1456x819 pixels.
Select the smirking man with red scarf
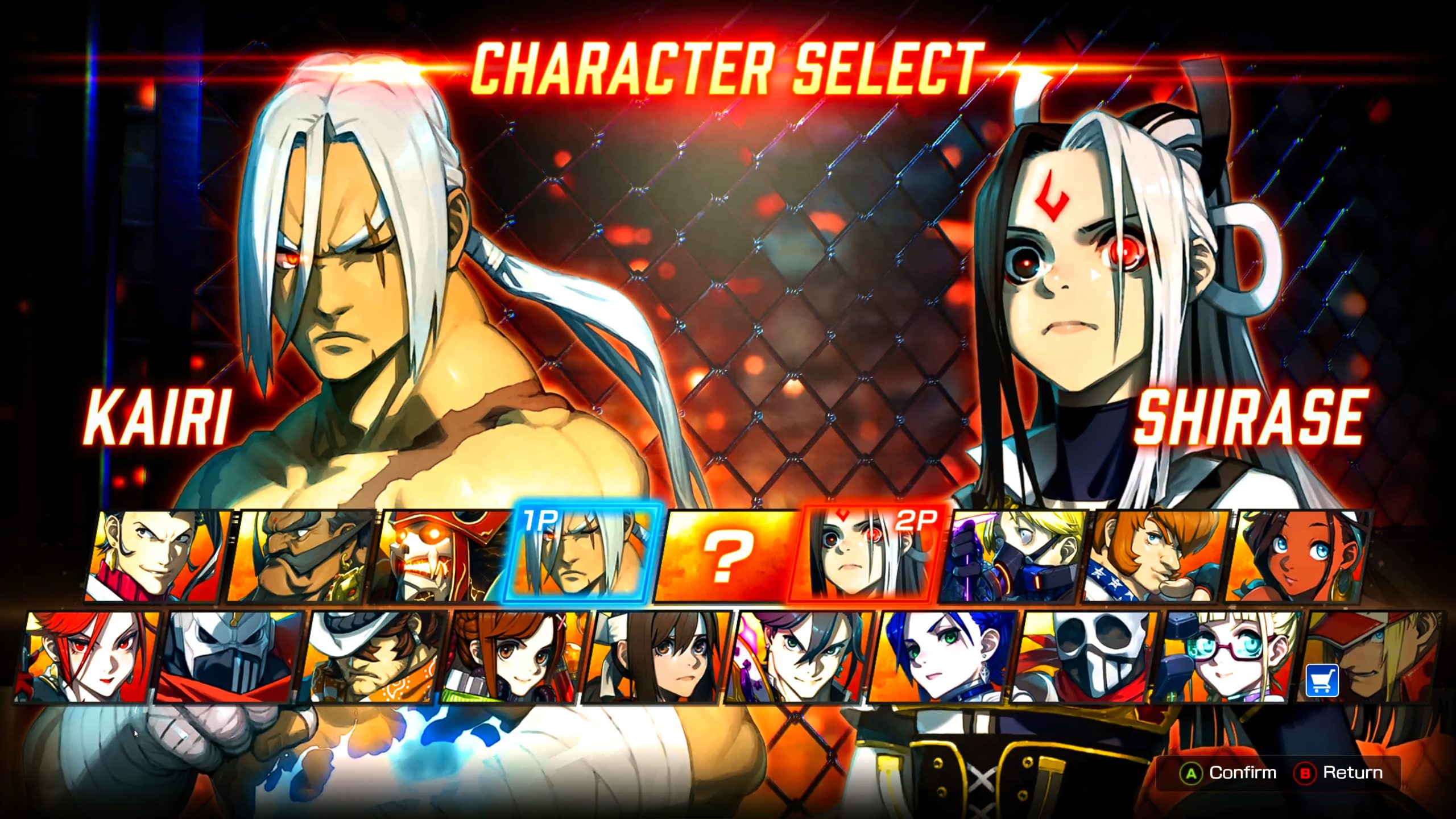pos(156,555)
